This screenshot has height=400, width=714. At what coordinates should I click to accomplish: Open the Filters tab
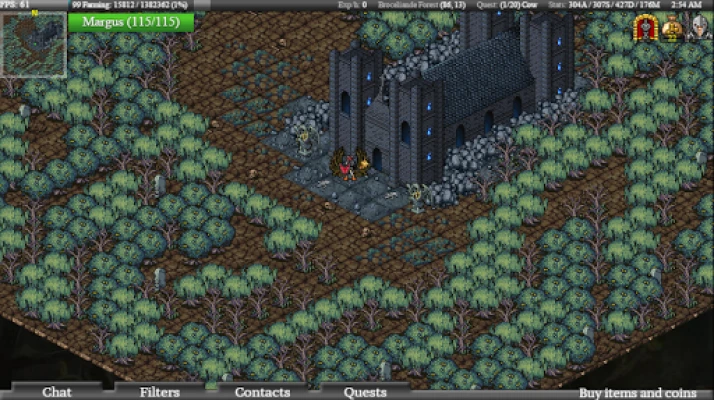(160, 392)
